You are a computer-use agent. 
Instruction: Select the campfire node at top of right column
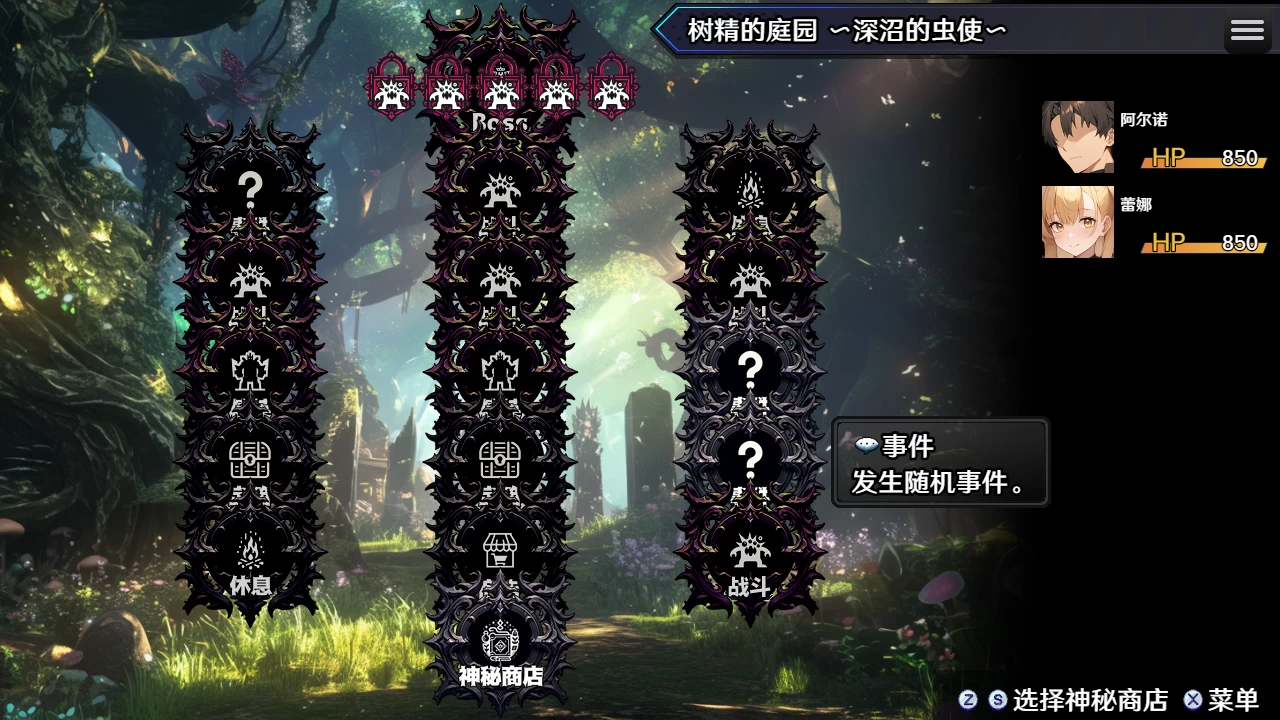click(x=751, y=190)
